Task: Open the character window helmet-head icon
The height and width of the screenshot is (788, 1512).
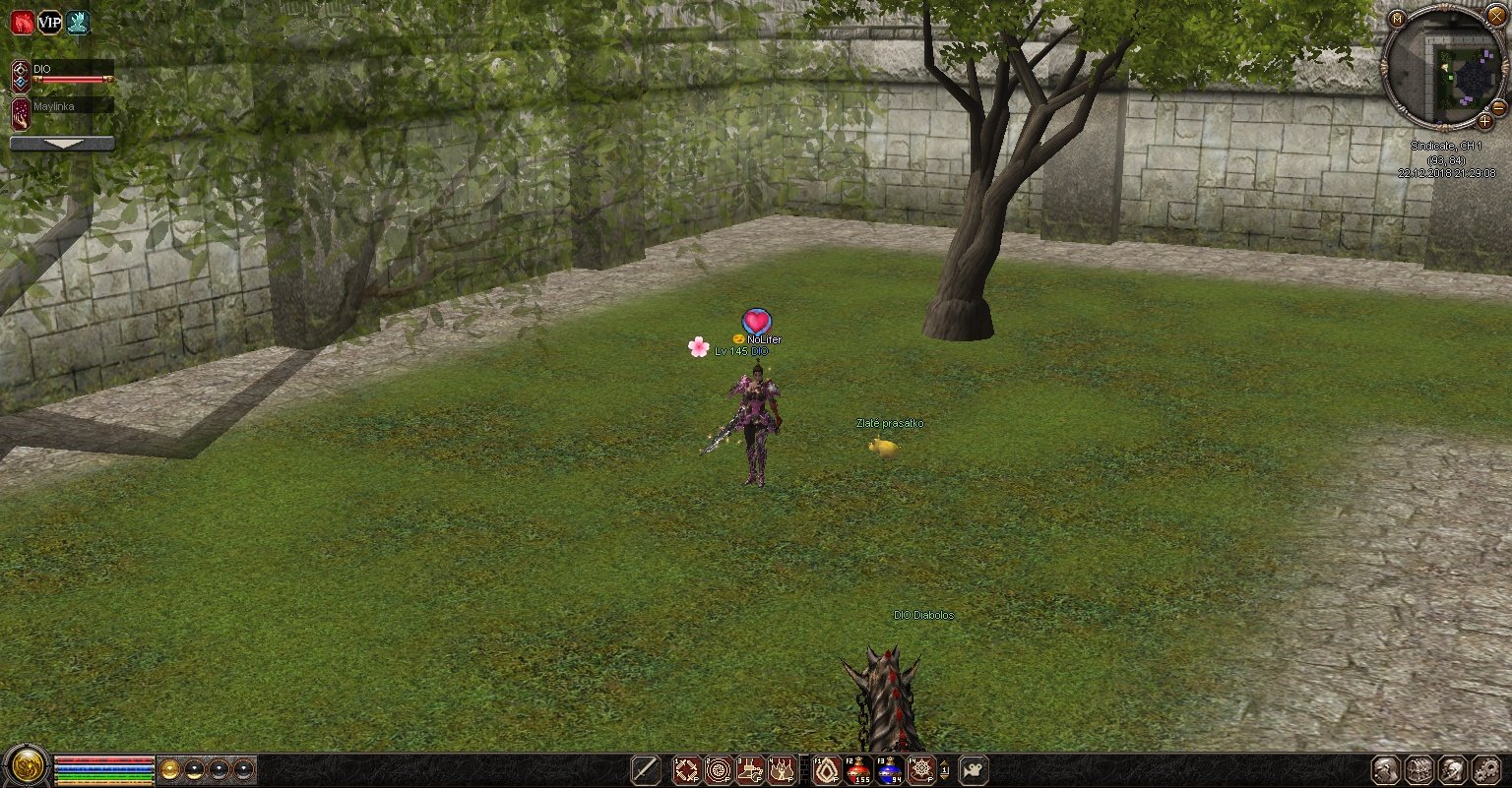Action: click(x=1386, y=769)
